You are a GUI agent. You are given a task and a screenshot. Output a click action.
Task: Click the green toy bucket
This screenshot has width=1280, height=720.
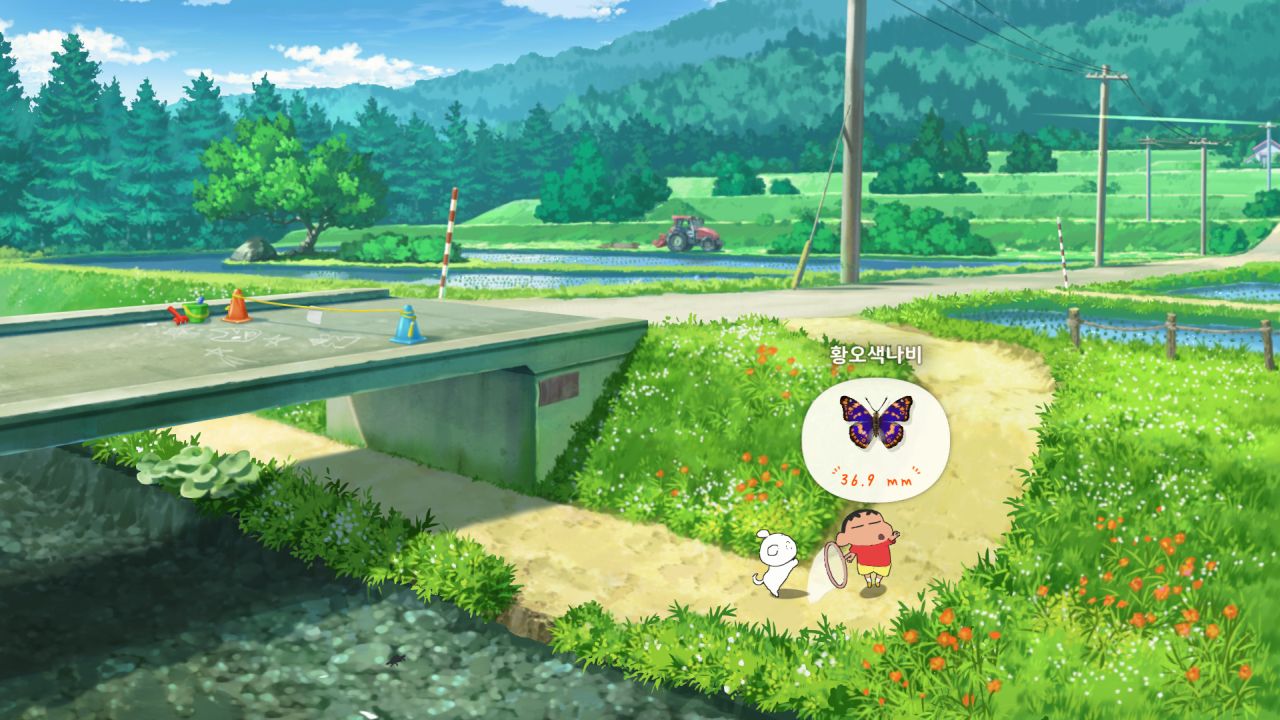(x=197, y=311)
